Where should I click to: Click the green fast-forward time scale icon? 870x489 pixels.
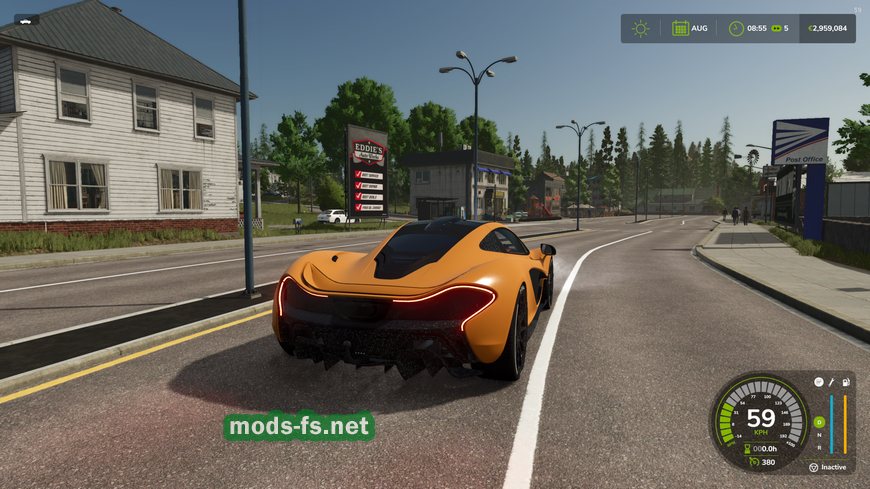775,28
